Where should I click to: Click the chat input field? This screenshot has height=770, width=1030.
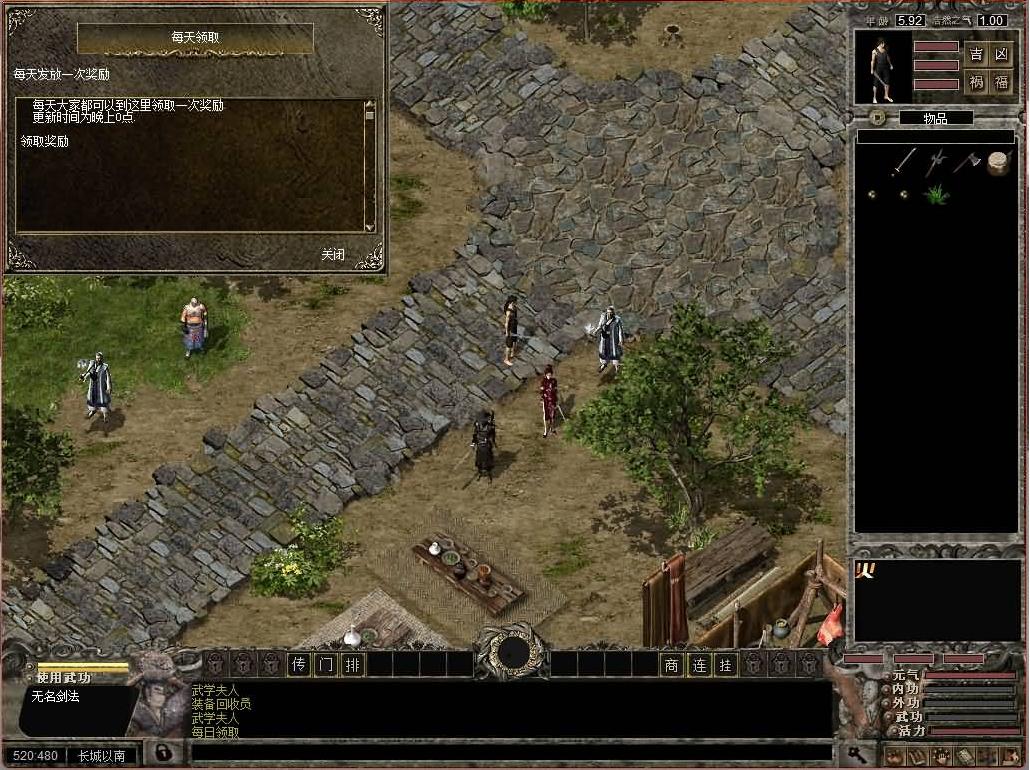pos(510,753)
